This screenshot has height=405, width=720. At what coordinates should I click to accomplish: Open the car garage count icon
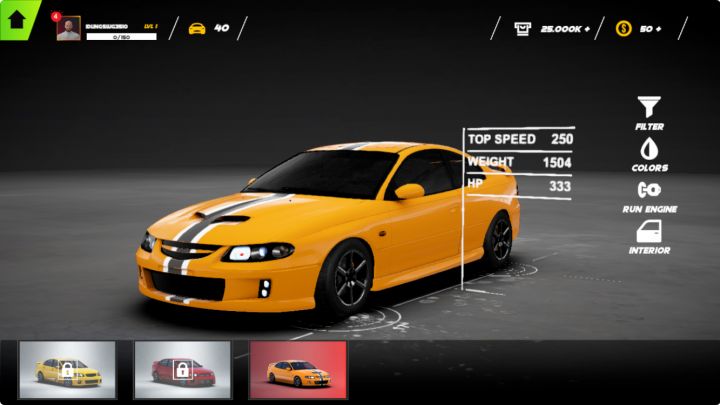point(197,28)
